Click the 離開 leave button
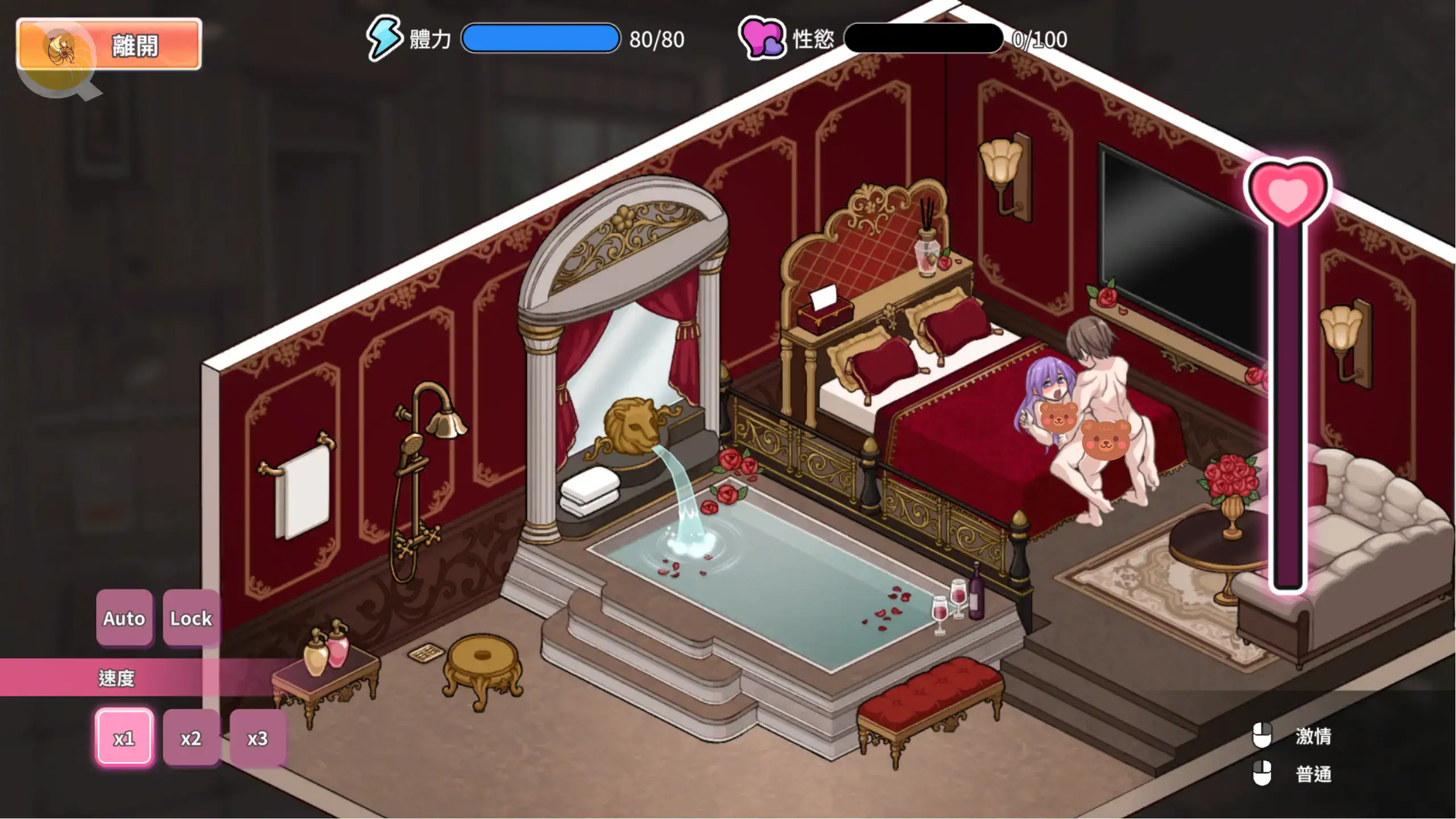The width and height of the screenshot is (1456, 819). pyautogui.click(x=109, y=45)
